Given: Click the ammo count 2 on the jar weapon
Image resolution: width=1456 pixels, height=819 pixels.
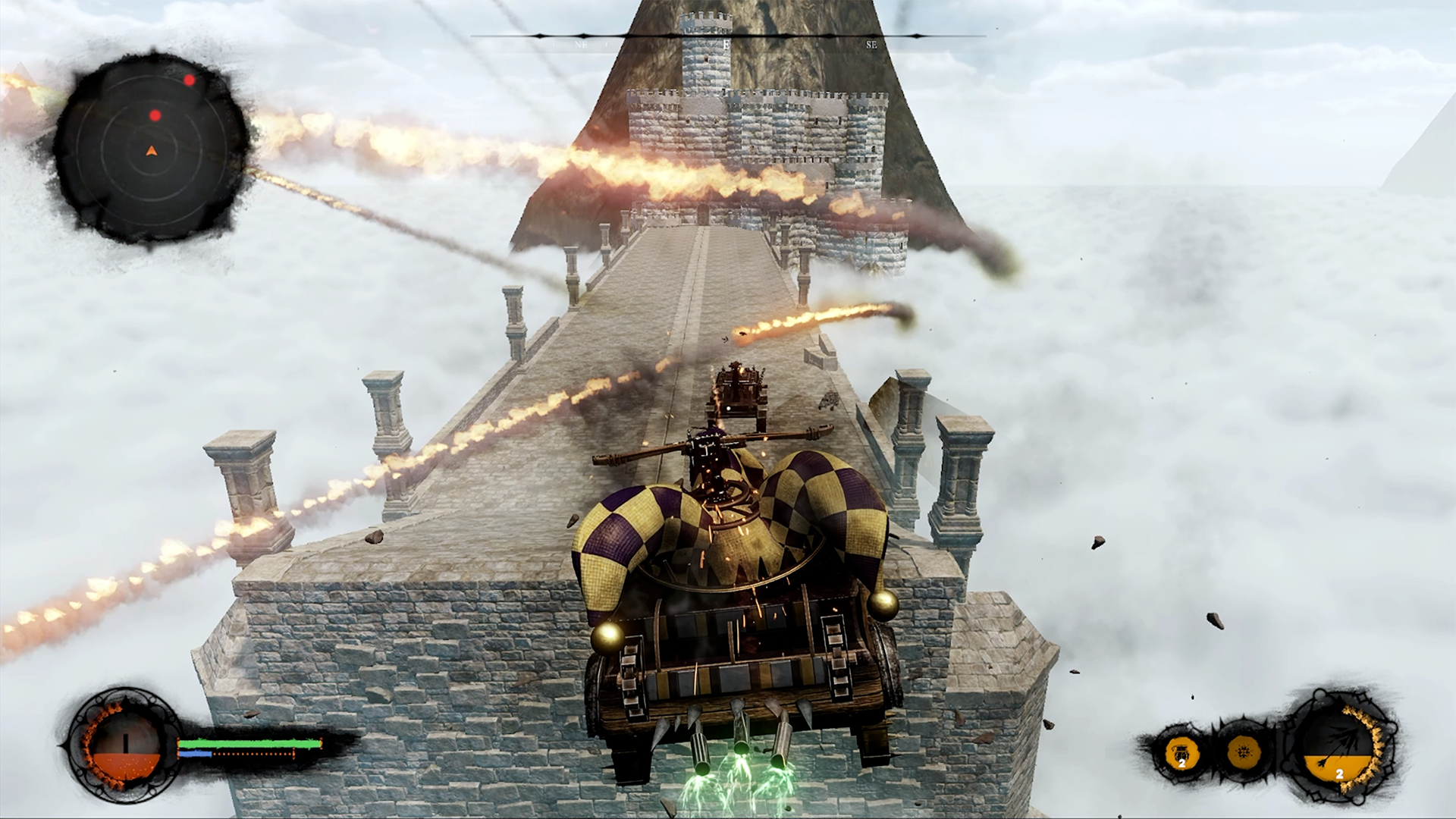Looking at the screenshot, I should click(1182, 765).
